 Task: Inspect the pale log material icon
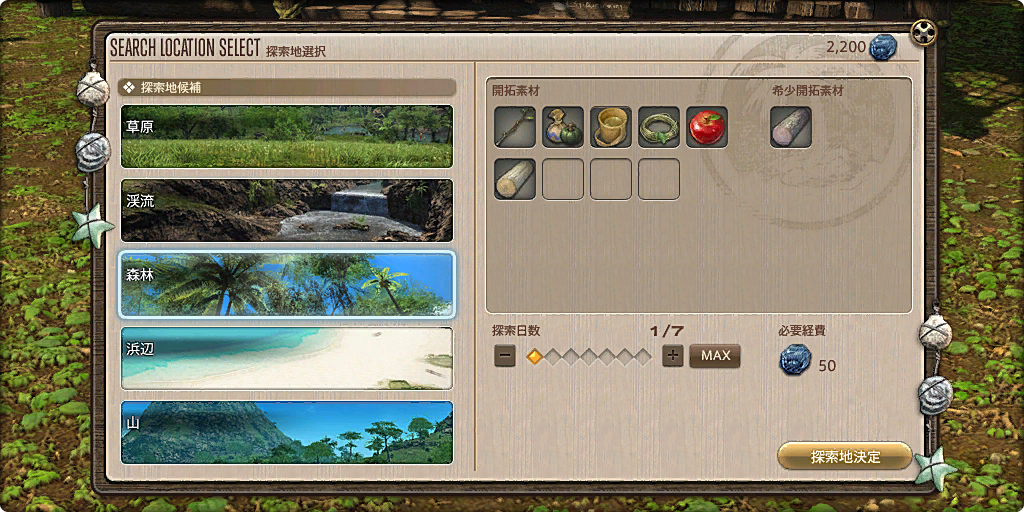(515, 179)
